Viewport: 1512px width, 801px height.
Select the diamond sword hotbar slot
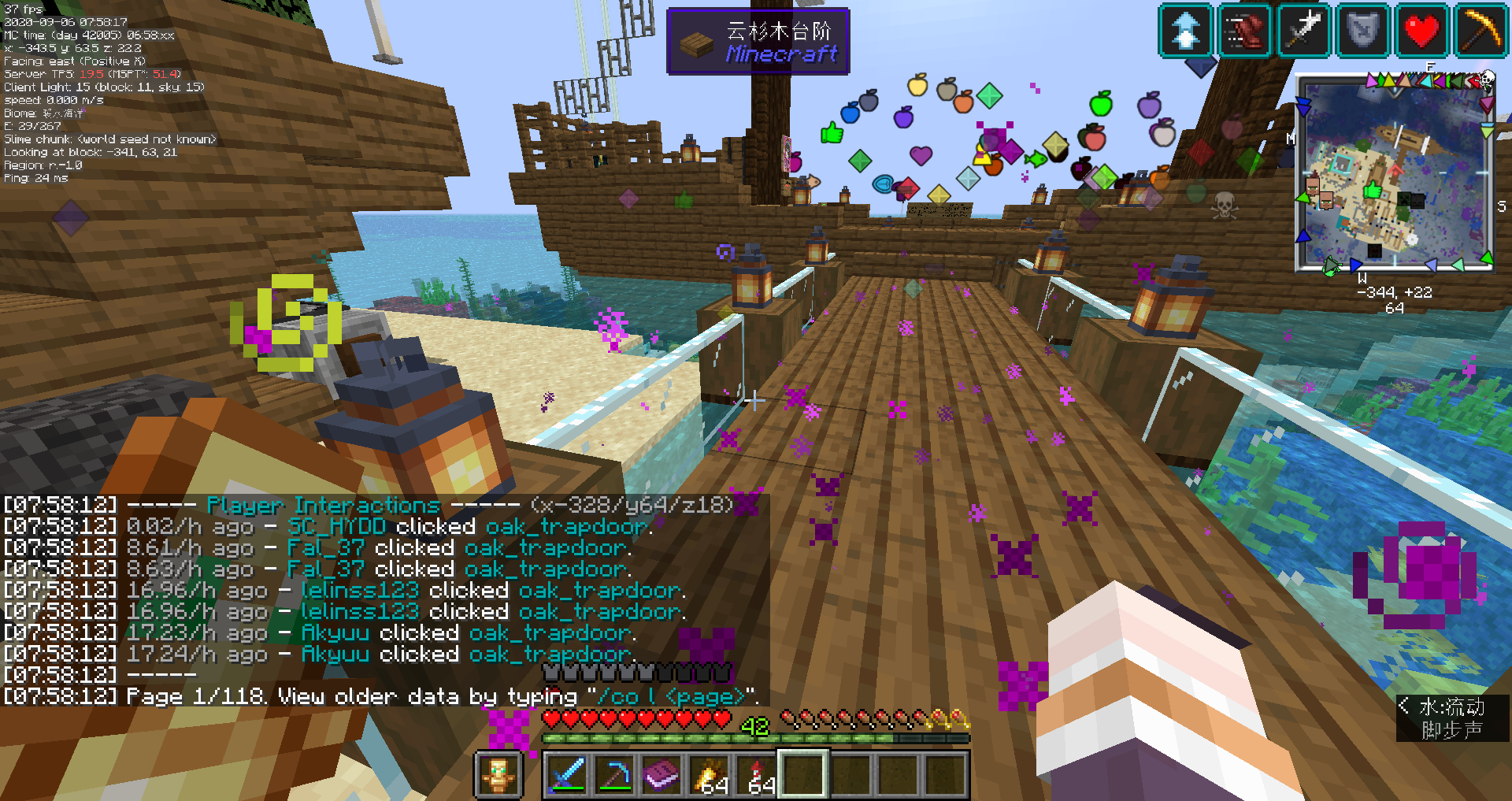point(567,774)
